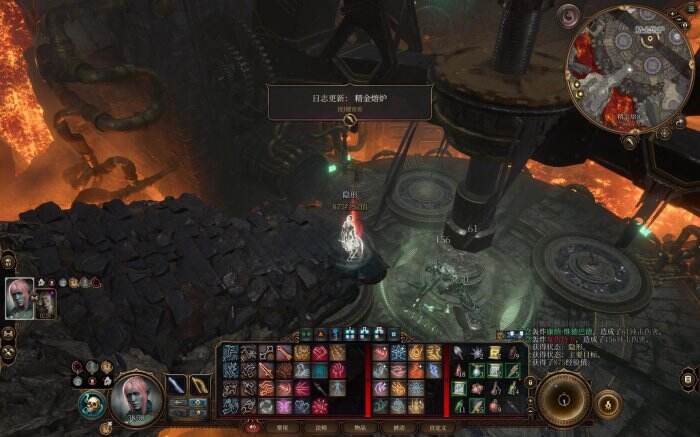The height and width of the screenshot is (437, 700).
Task: Select the melee weapon slot
Action: coord(176,385)
